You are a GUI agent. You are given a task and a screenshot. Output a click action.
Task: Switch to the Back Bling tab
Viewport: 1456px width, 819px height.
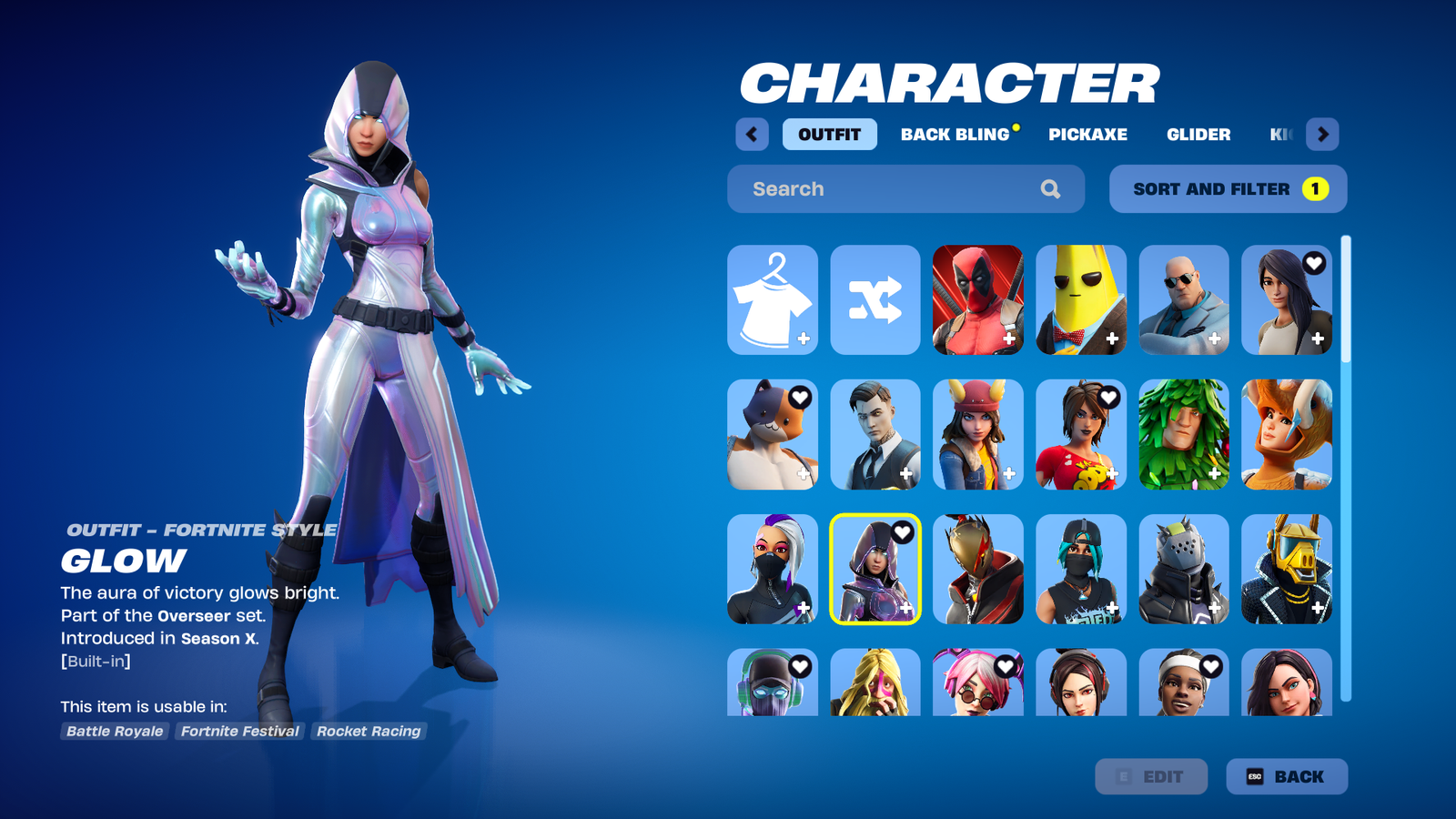(955, 135)
